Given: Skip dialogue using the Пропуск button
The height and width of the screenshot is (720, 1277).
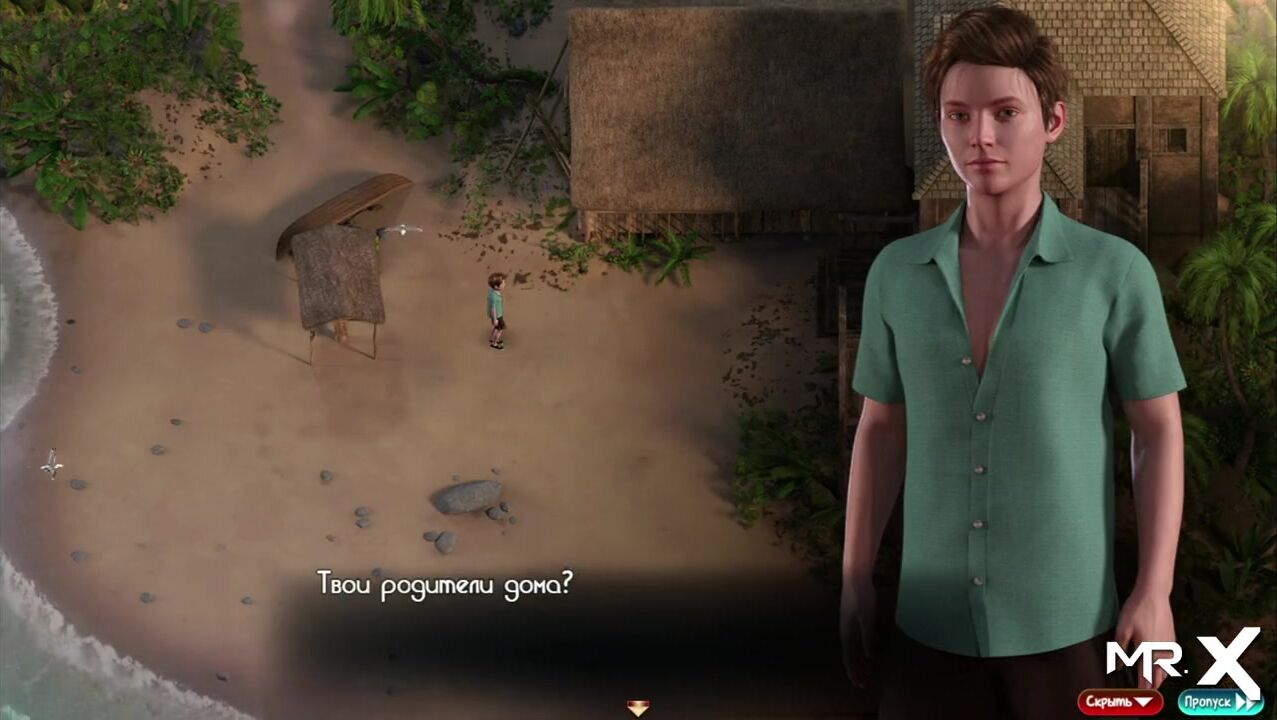Looking at the screenshot, I should tap(1219, 702).
